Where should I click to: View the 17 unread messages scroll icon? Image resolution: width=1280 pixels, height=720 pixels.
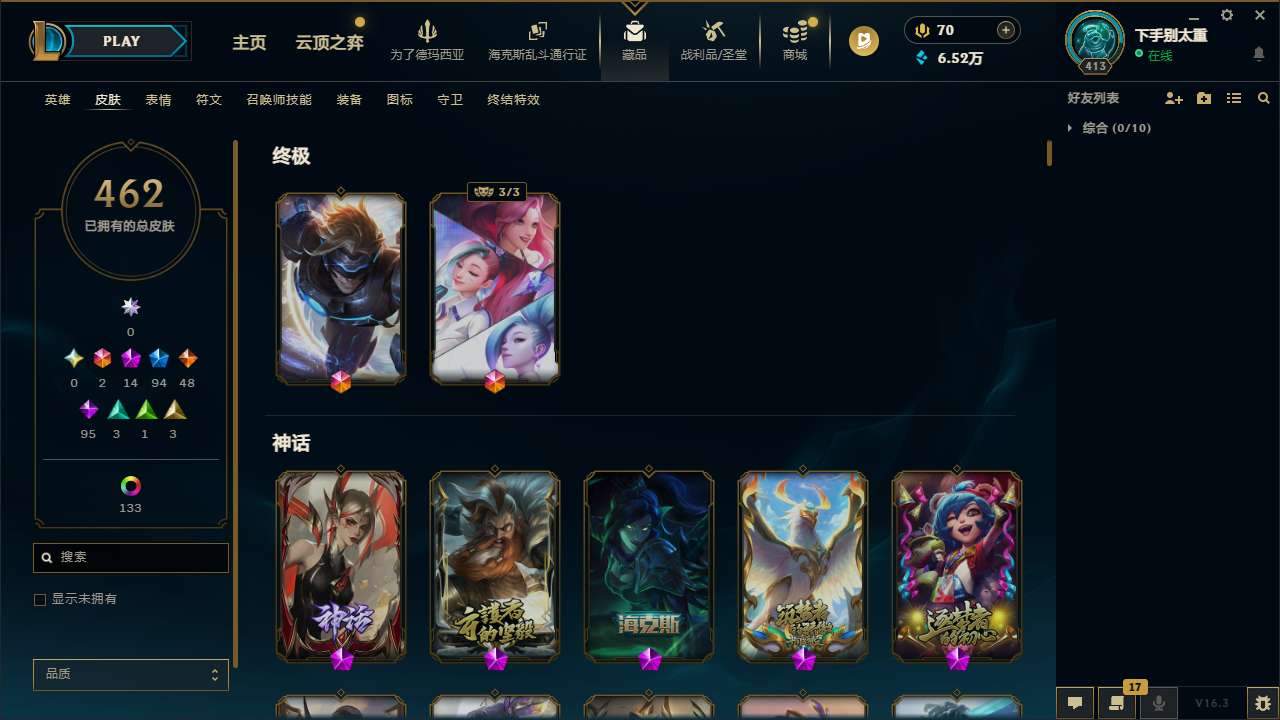click(x=1117, y=703)
